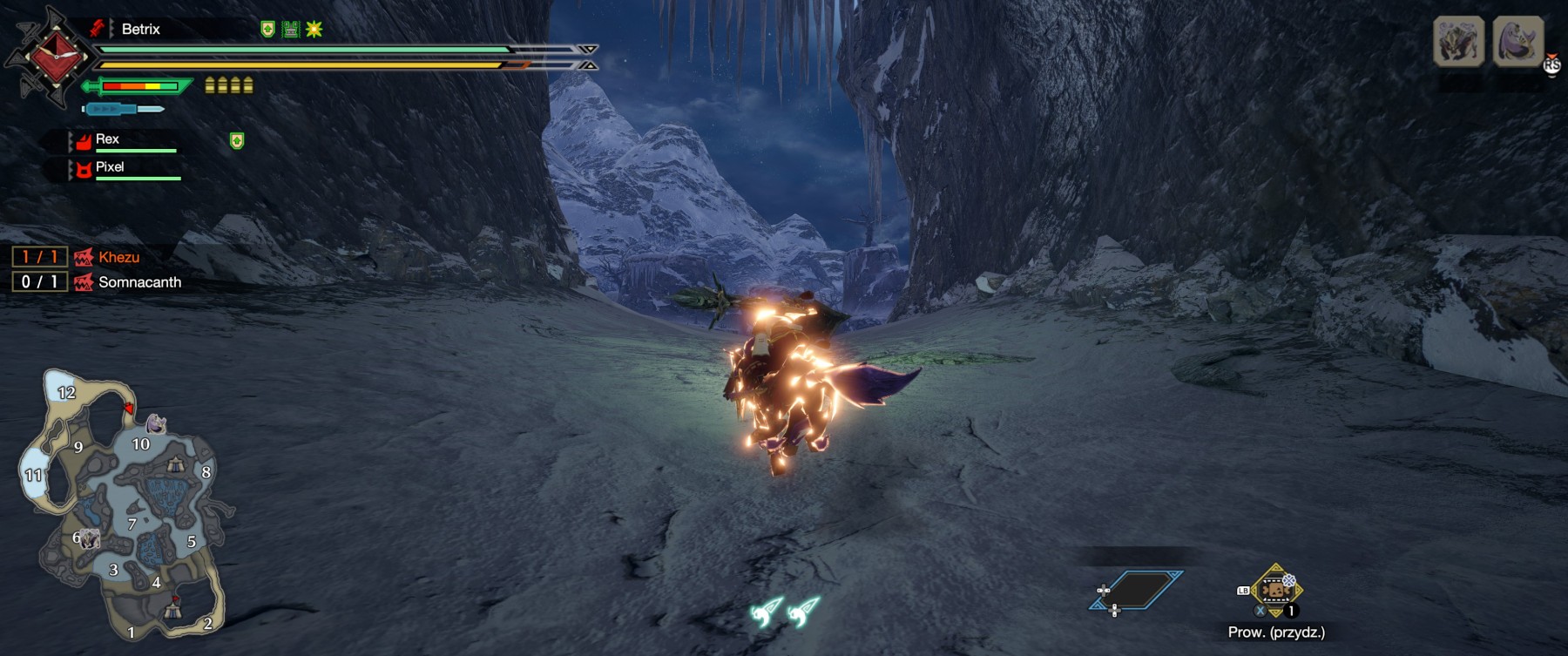This screenshot has width=1568, height=656.
Task: Click the red weapon emblem beside Betrix
Action: (x=56, y=57)
